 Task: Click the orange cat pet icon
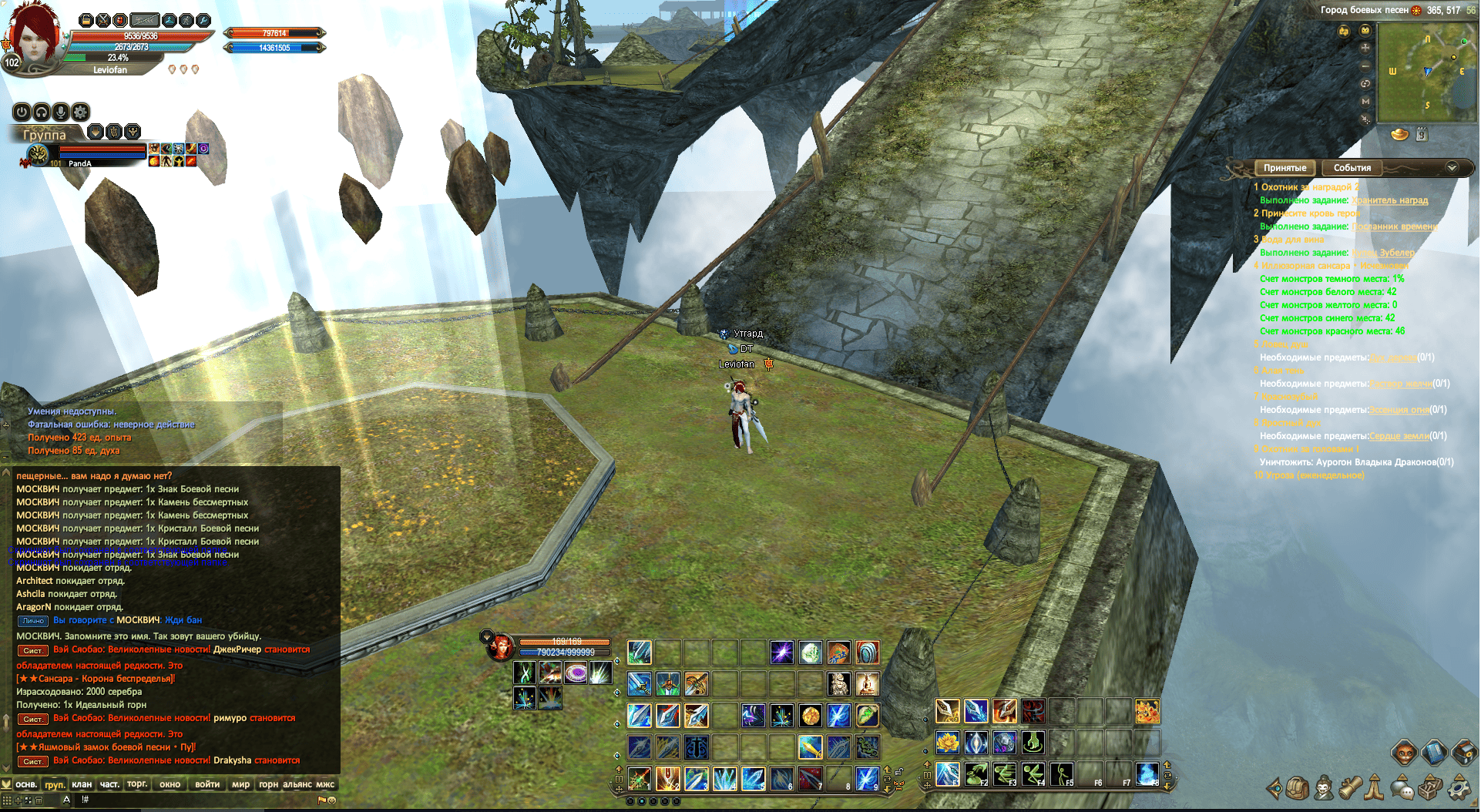pos(1405,752)
